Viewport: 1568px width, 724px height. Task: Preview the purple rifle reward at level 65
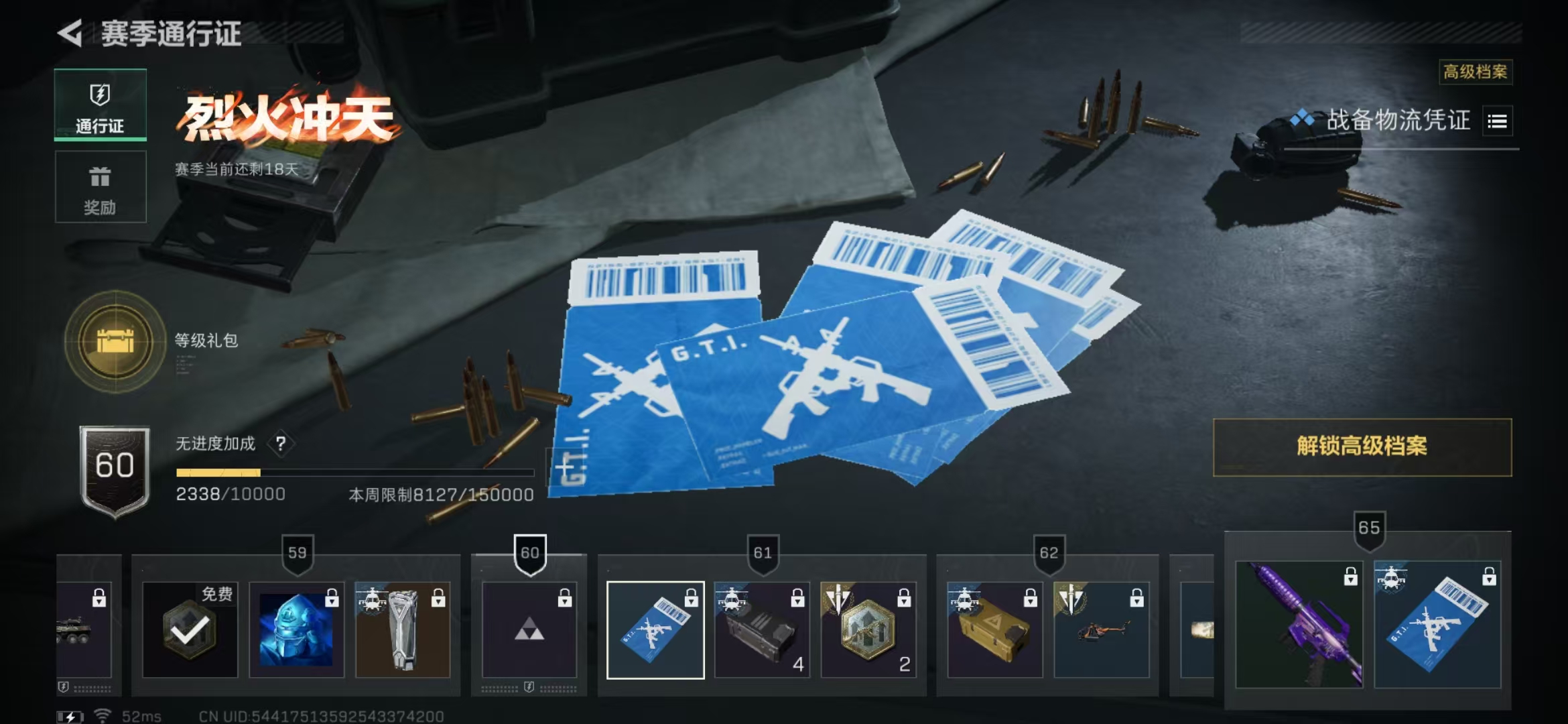tap(1299, 625)
